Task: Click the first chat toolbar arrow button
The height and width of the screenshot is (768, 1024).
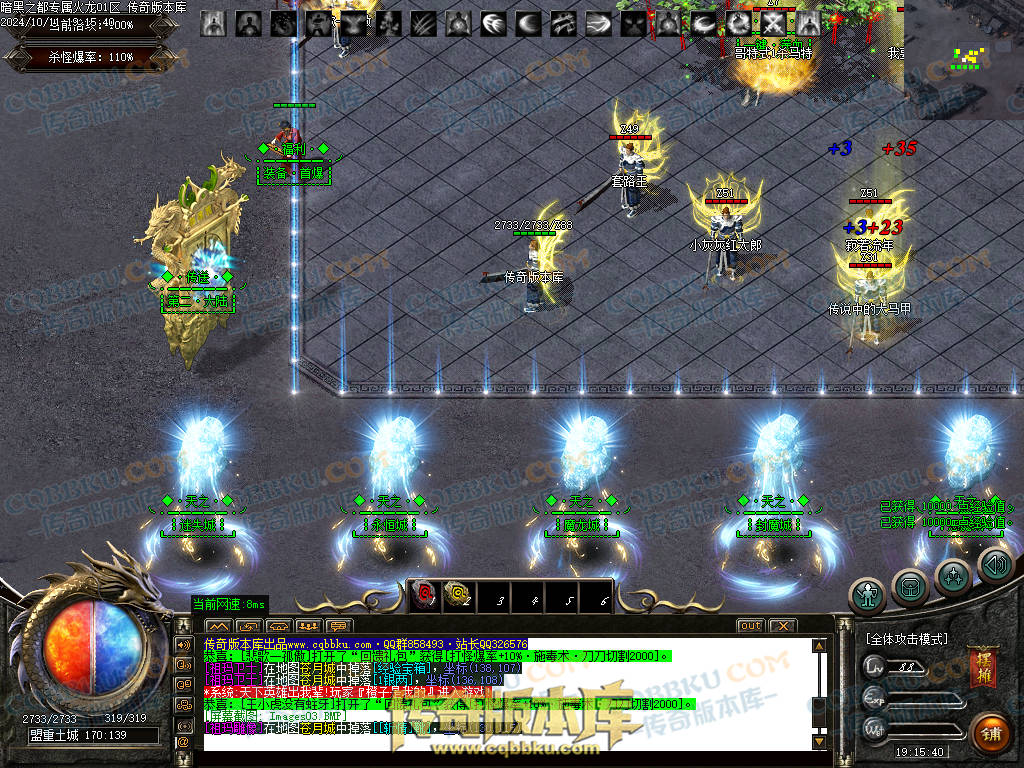Action: click(218, 626)
